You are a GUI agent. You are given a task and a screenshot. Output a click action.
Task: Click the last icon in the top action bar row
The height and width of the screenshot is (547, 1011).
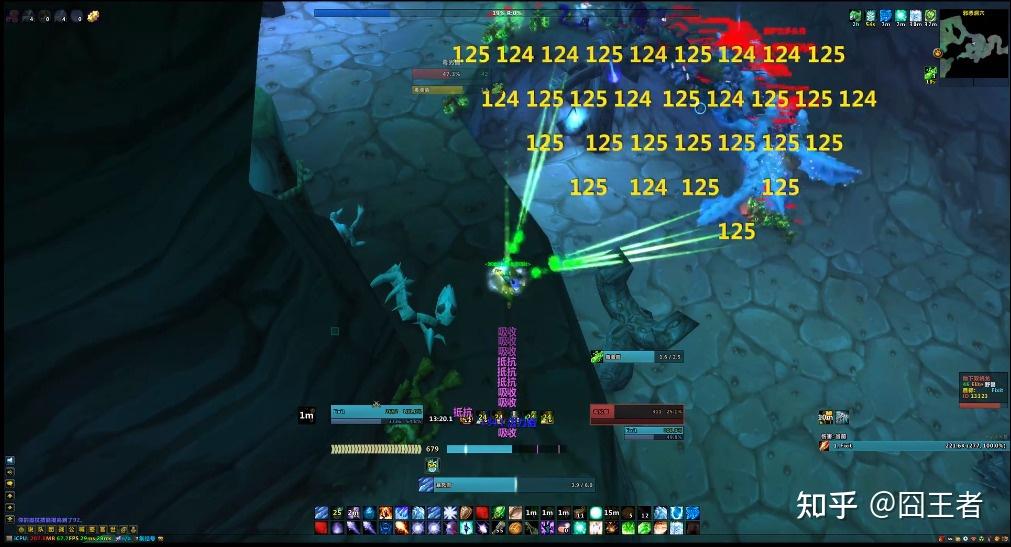tap(692, 512)
